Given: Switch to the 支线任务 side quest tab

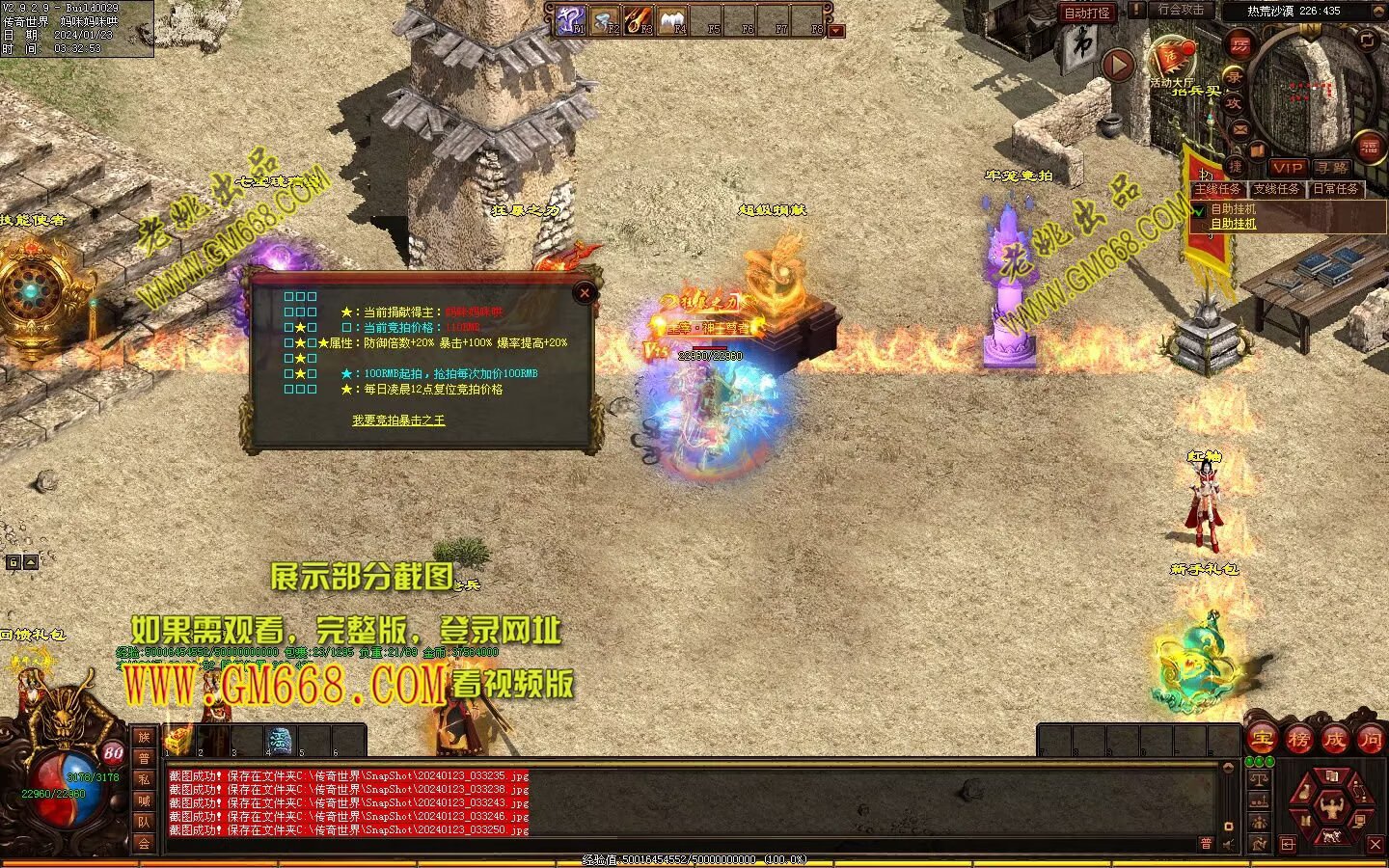Looking at the screenshot, I should coord(1276,189).
